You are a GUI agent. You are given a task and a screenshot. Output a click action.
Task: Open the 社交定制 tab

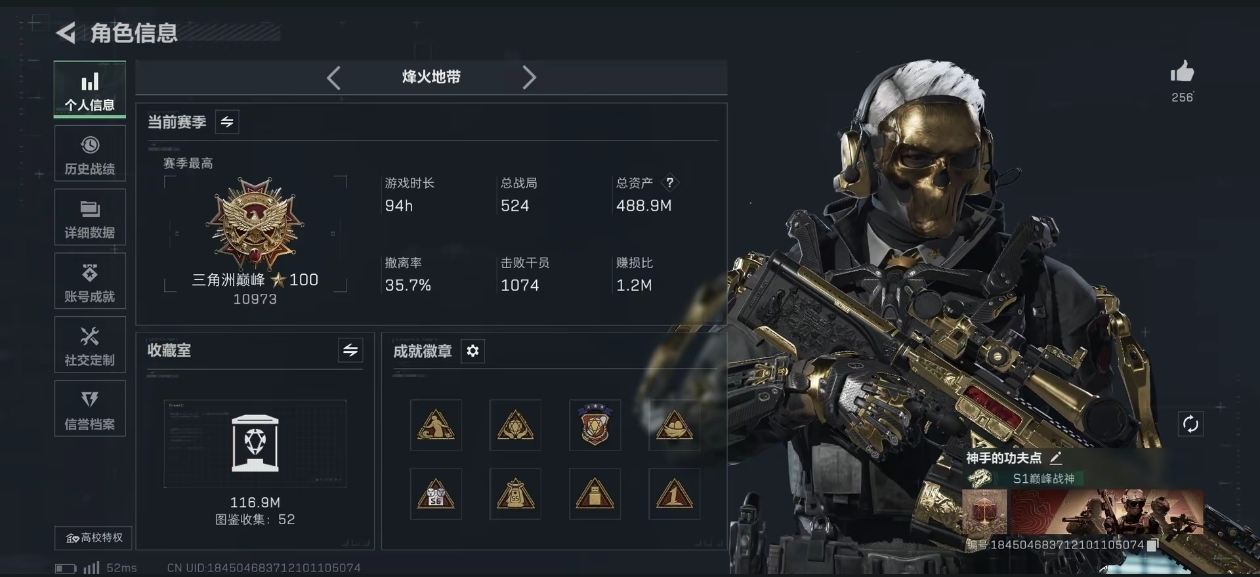click(90, 345)
